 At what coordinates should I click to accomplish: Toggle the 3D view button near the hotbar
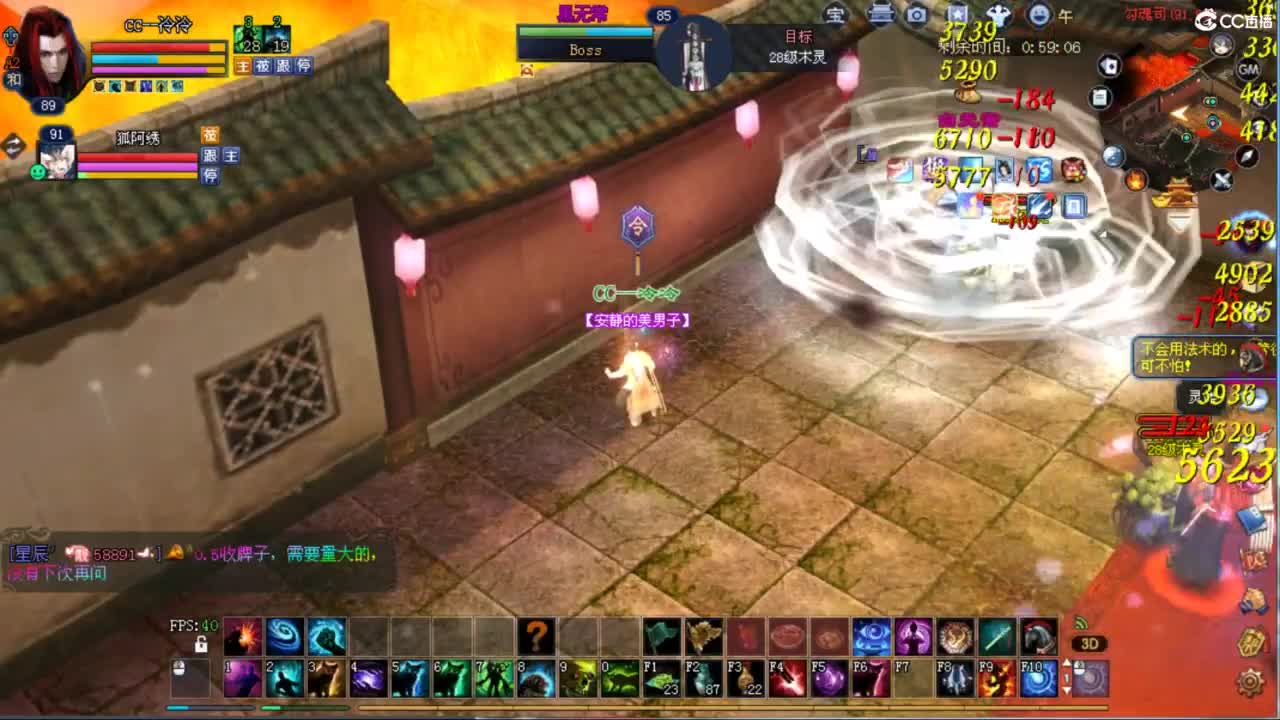click(x=1090, y=643)
